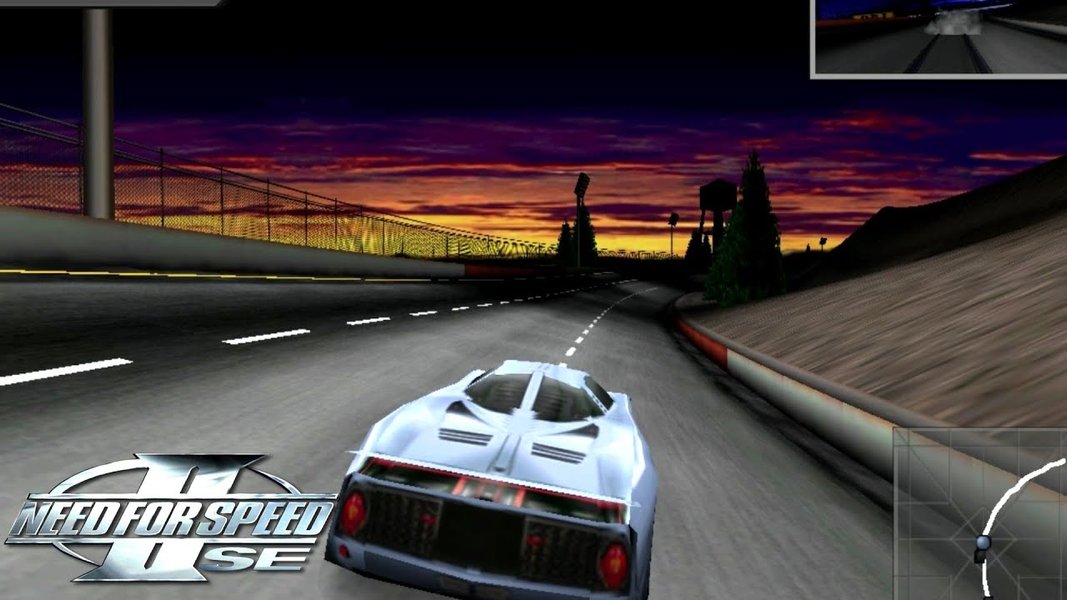Click the player marker on the track map
The image size is (1067, 600).
[x=983, y=543]
